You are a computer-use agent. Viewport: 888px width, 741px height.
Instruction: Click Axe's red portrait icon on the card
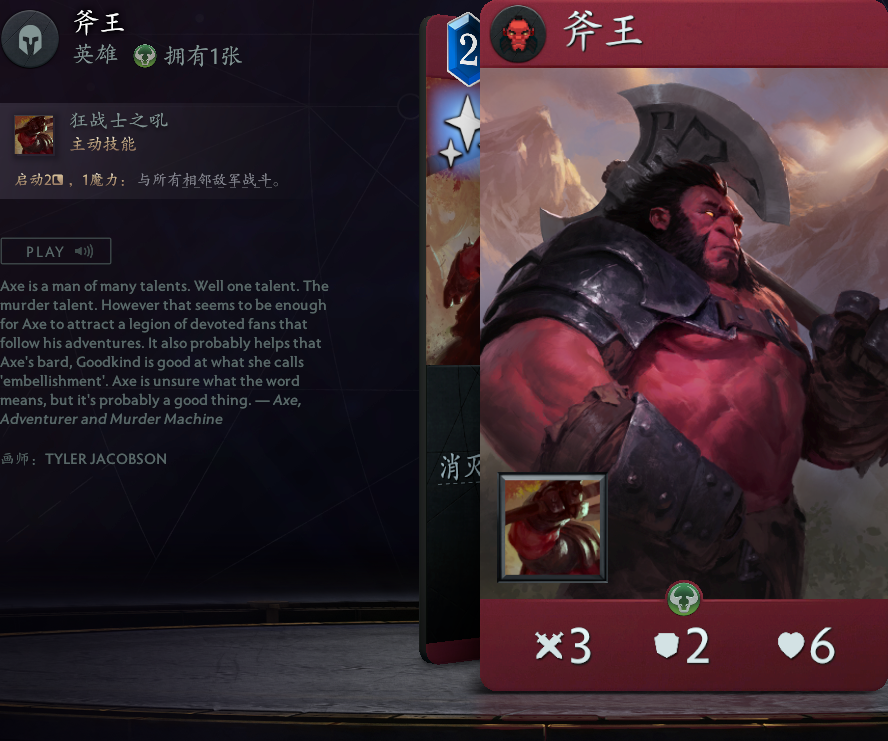pos(518,34)
